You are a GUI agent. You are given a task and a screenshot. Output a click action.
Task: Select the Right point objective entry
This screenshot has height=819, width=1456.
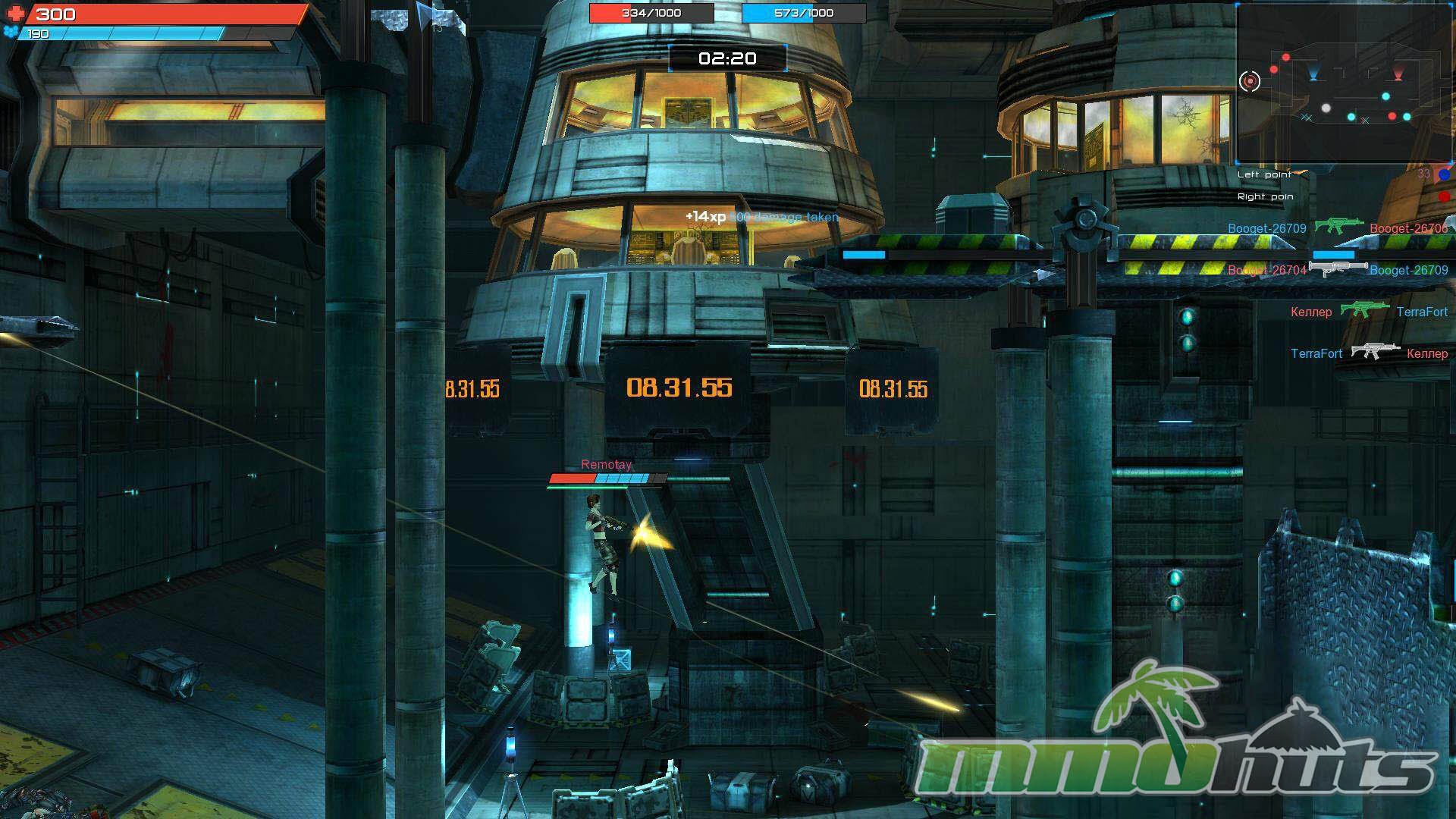coord(1265,196)
